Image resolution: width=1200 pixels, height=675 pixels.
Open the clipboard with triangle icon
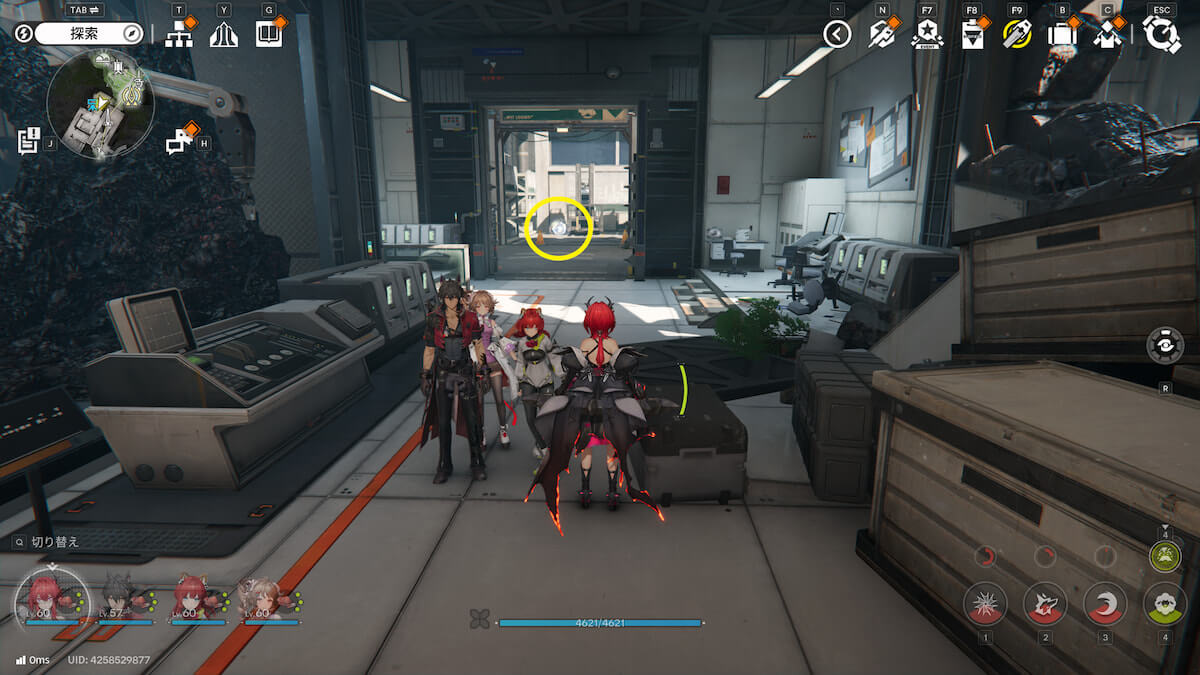[971, 36]
